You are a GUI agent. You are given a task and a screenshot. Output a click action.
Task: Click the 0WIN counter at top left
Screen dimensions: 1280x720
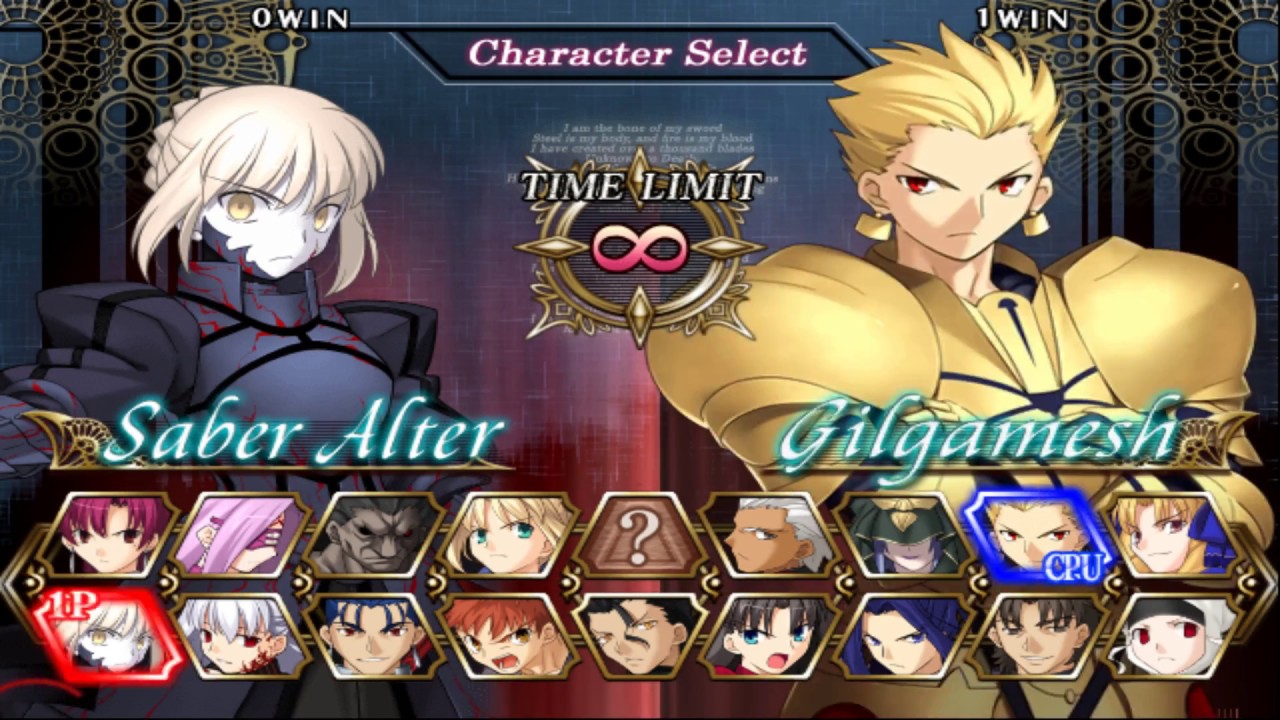click(301, 17)
